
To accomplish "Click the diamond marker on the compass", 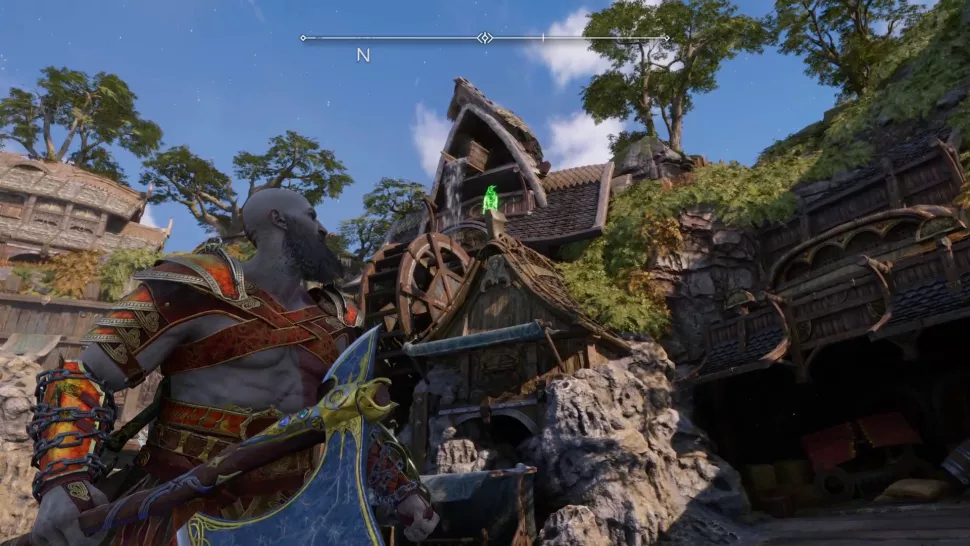I will [x=484, y=38].
